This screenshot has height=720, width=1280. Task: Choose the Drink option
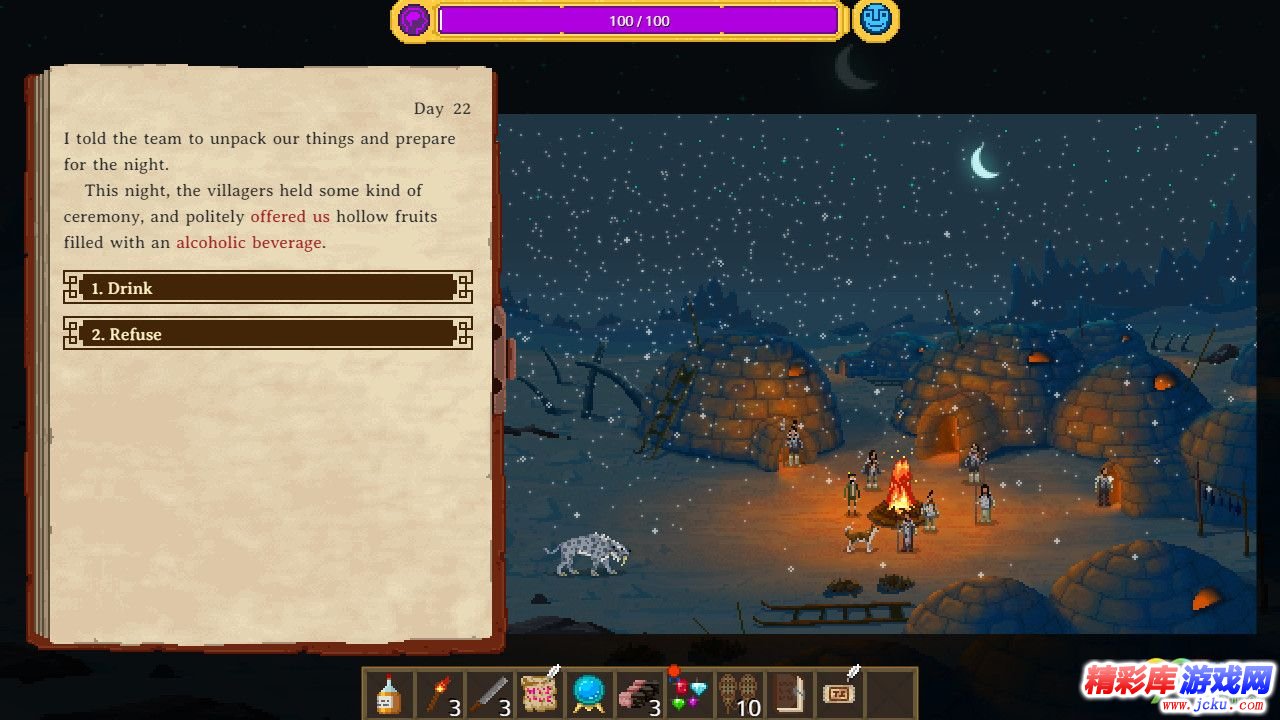pyautogui.click(x=267, y=288)
